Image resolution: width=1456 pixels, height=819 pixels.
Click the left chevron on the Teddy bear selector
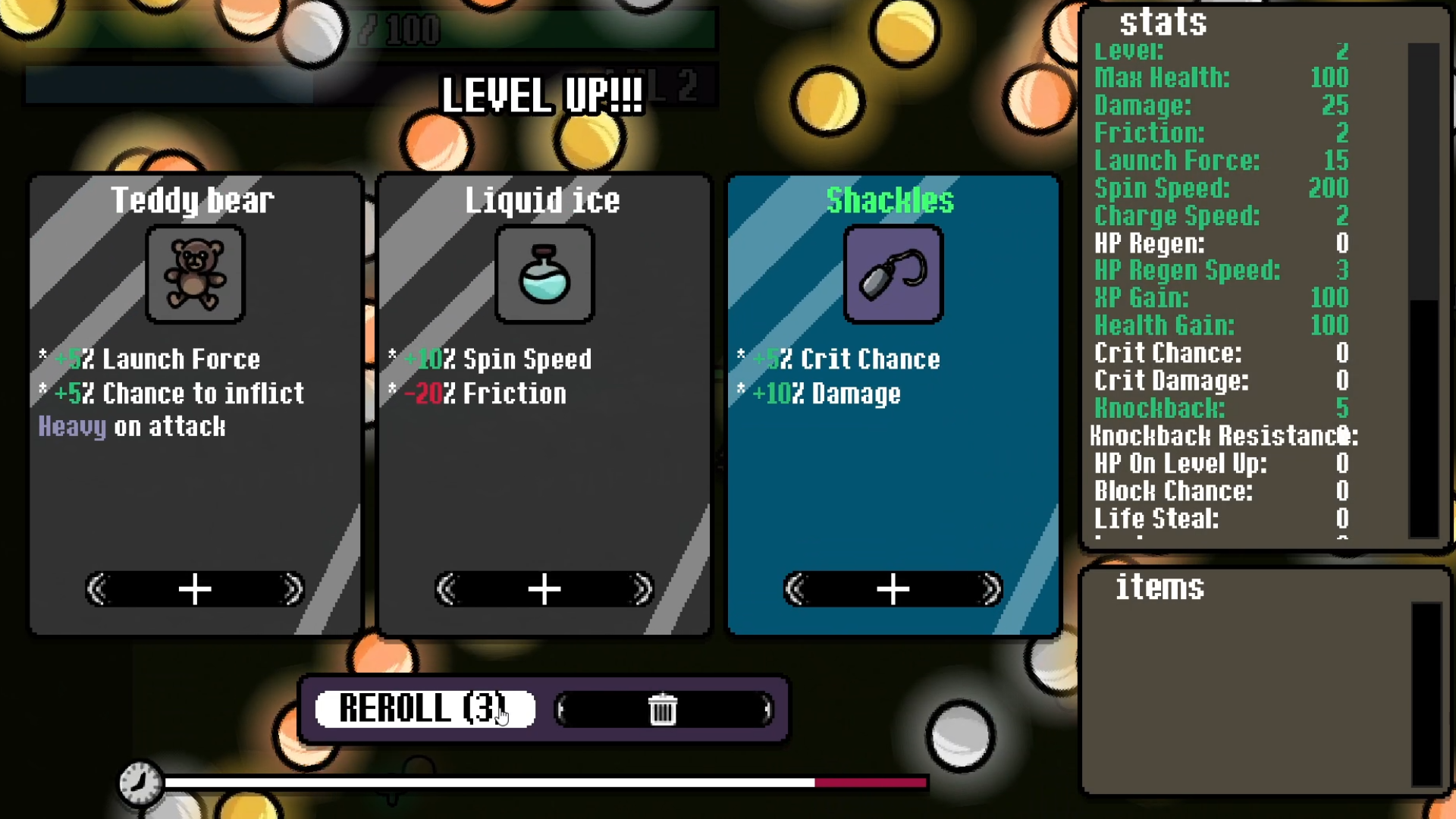pos(98,589)
